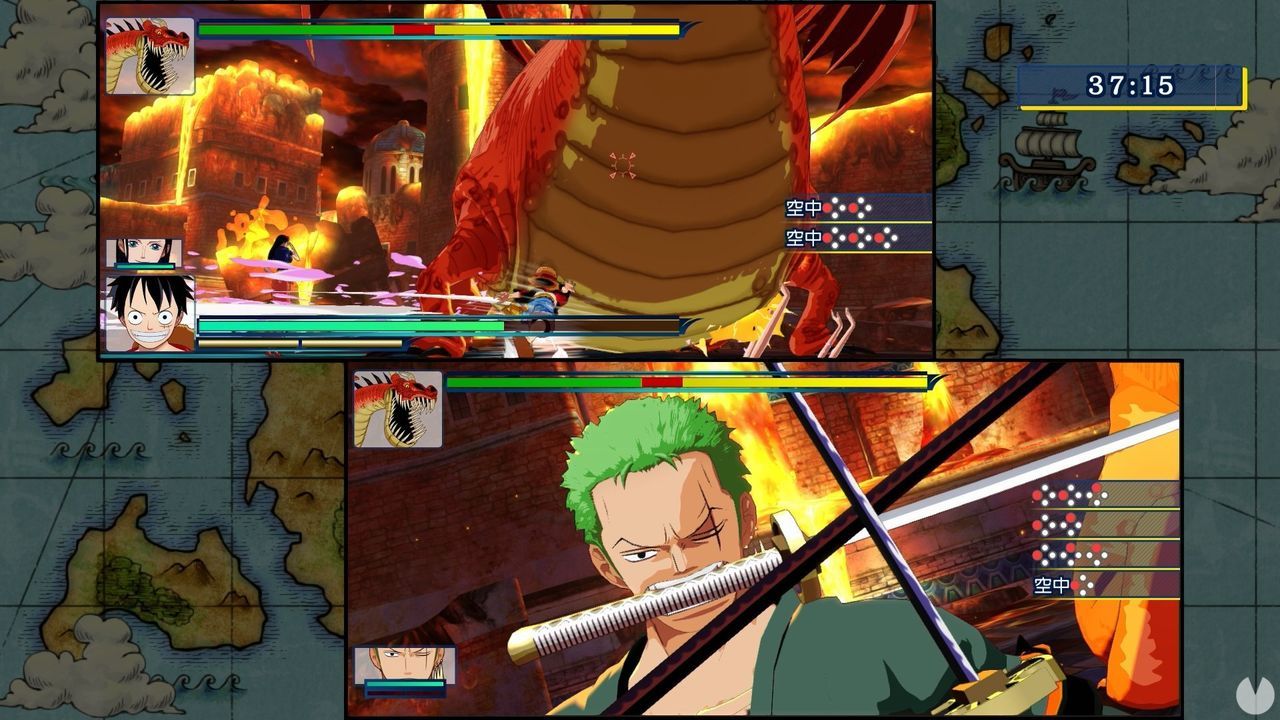
Task: Click the targeting reticle on the dragon's belly
Action: coord(623,167)
